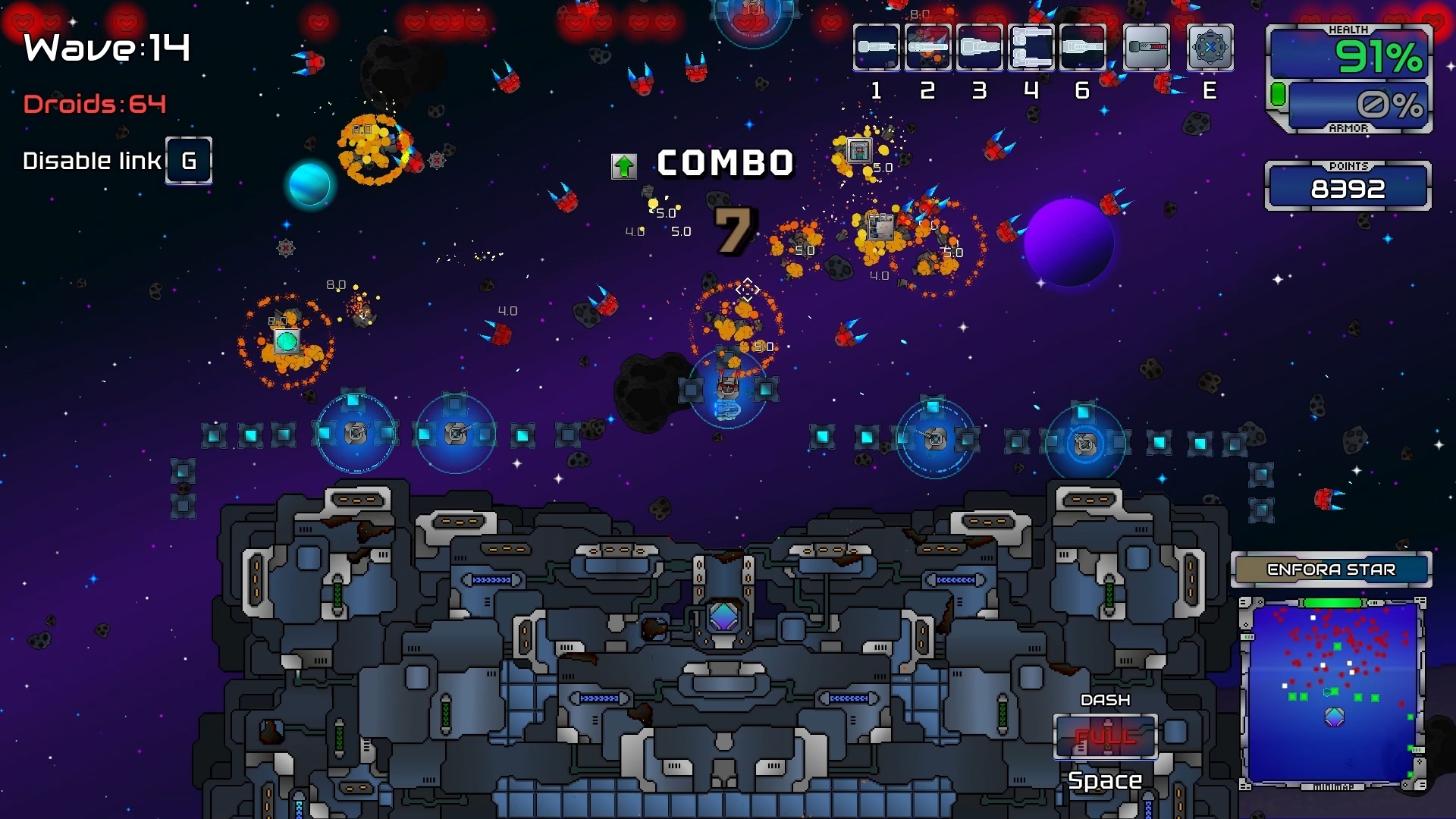Image resolution: width=1456 pixels, height=819 pixels.
Task: Click the green arrow combo upgrade icon
Action: 624,166
